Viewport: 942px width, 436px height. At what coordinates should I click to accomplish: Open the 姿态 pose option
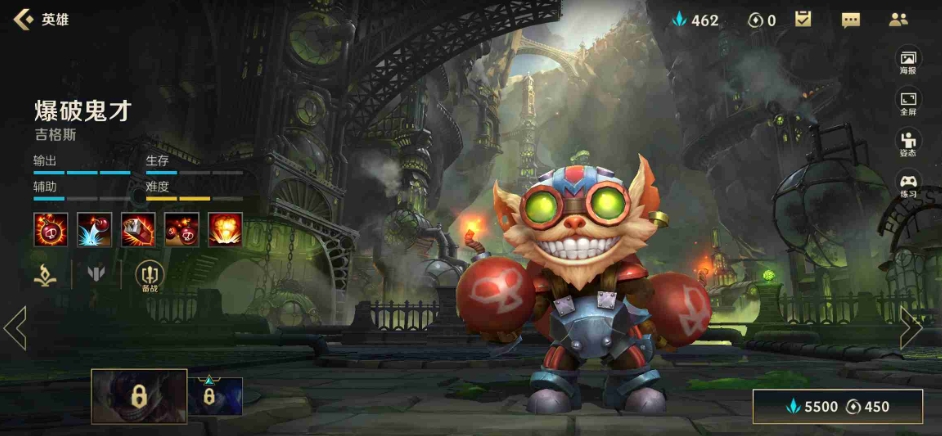pyautogui.click(x=907, y=144)
